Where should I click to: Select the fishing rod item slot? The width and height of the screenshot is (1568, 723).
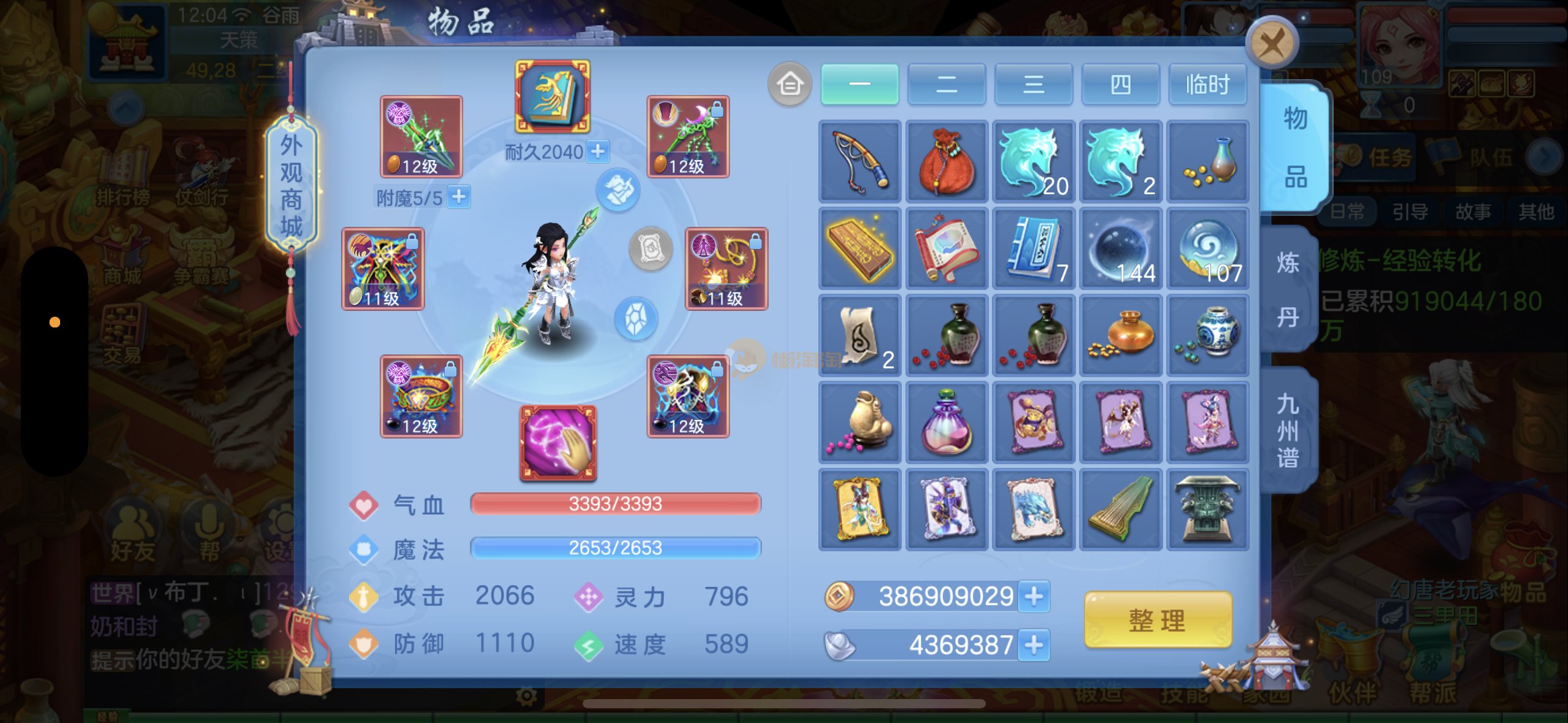(859, 161)
